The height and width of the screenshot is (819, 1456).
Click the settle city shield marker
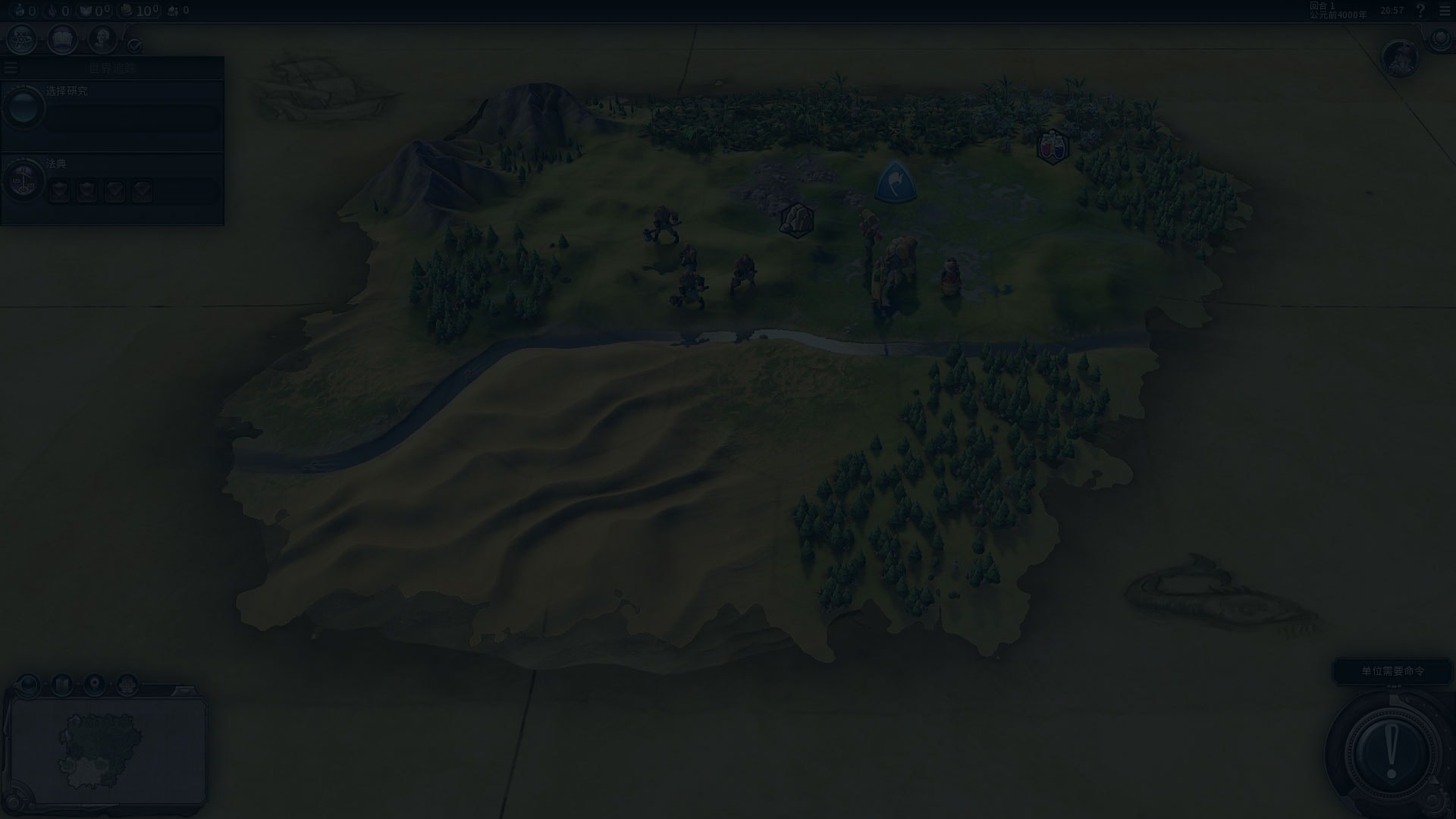tap(896, 182)
